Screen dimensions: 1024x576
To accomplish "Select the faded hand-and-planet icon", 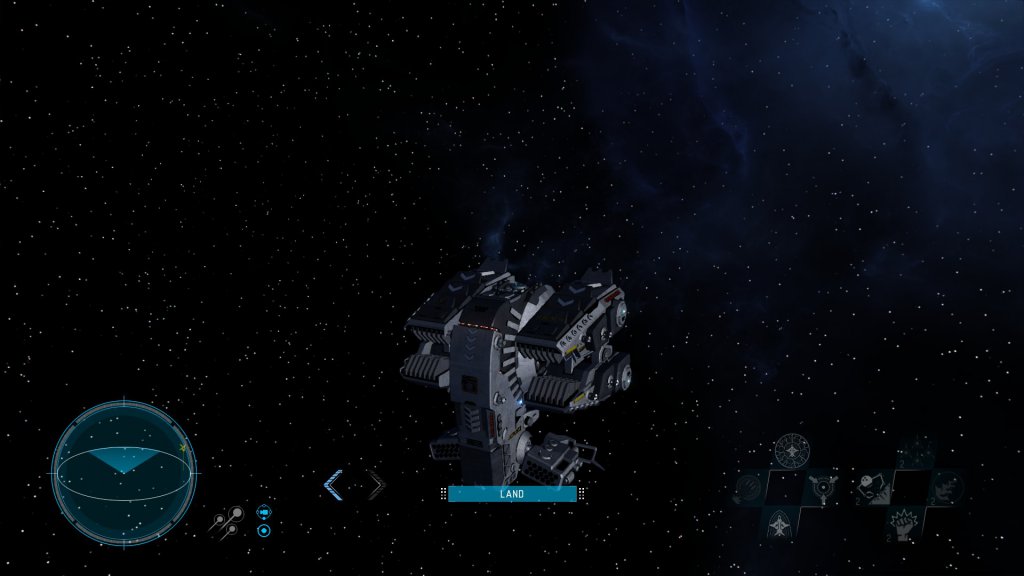I will click(748, 488).
